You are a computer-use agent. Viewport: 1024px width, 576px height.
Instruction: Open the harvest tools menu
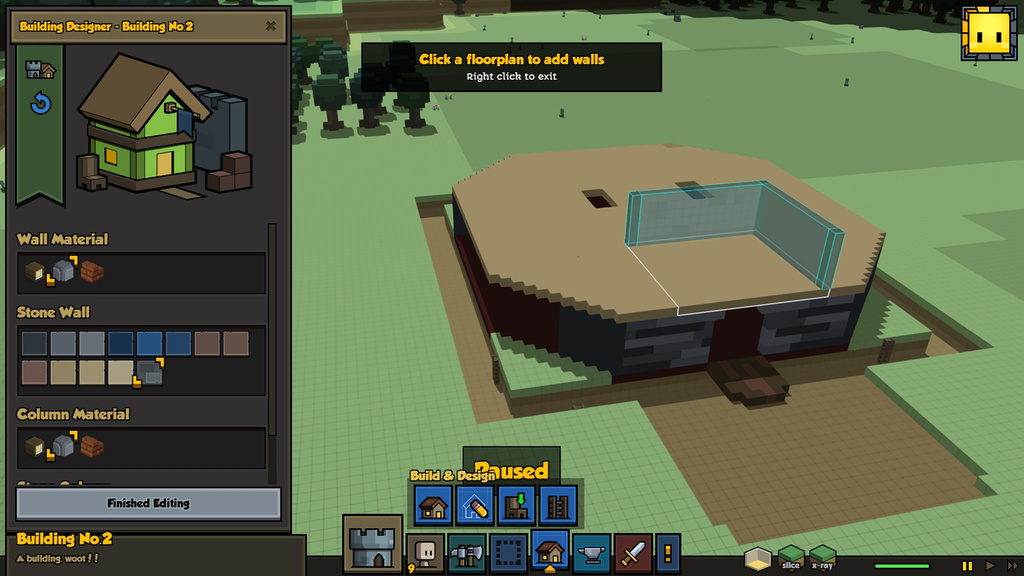467,552
